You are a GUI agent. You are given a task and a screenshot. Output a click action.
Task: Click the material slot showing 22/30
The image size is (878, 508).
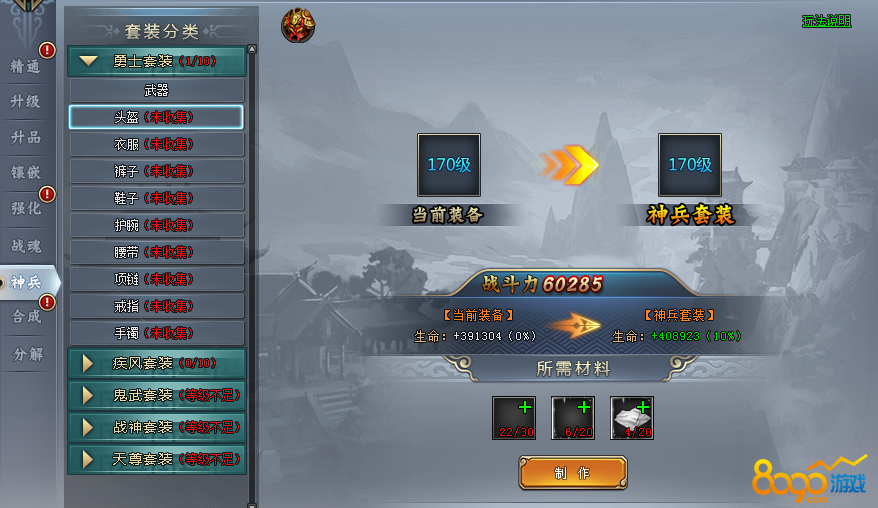point(513,417)
